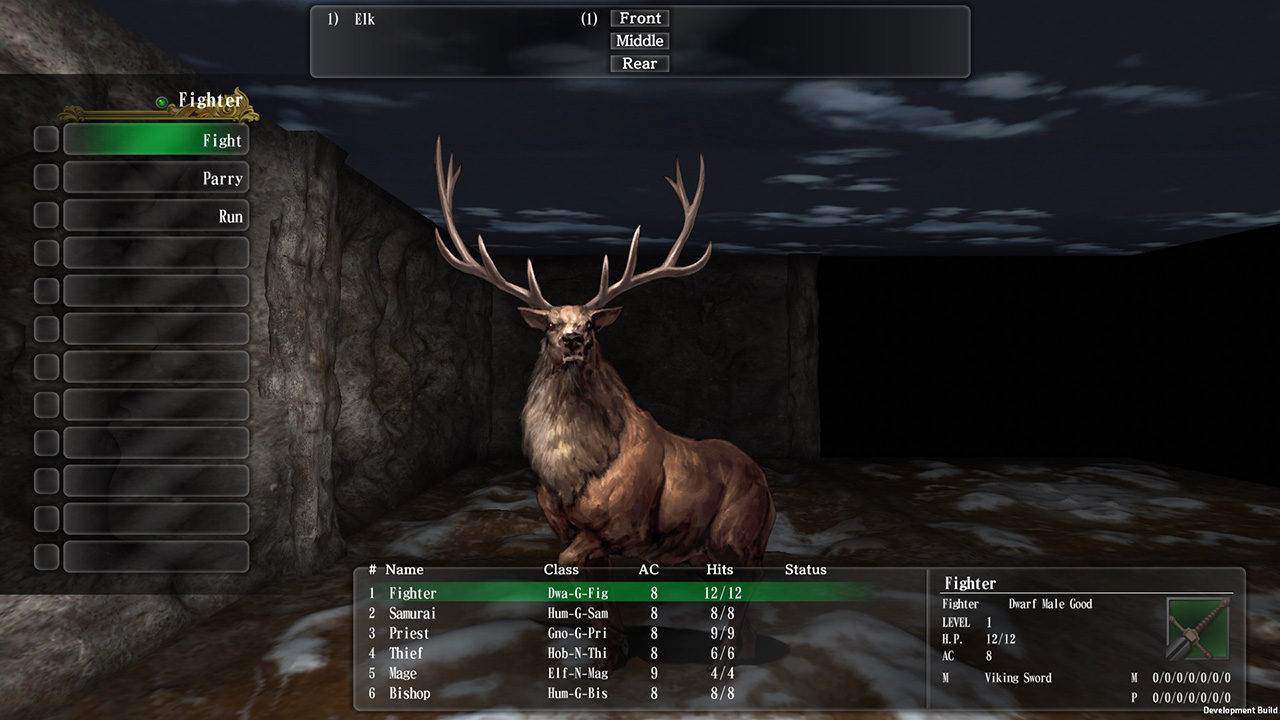Select Fighter in the party list
The image size is (1280, 720).
413,593
